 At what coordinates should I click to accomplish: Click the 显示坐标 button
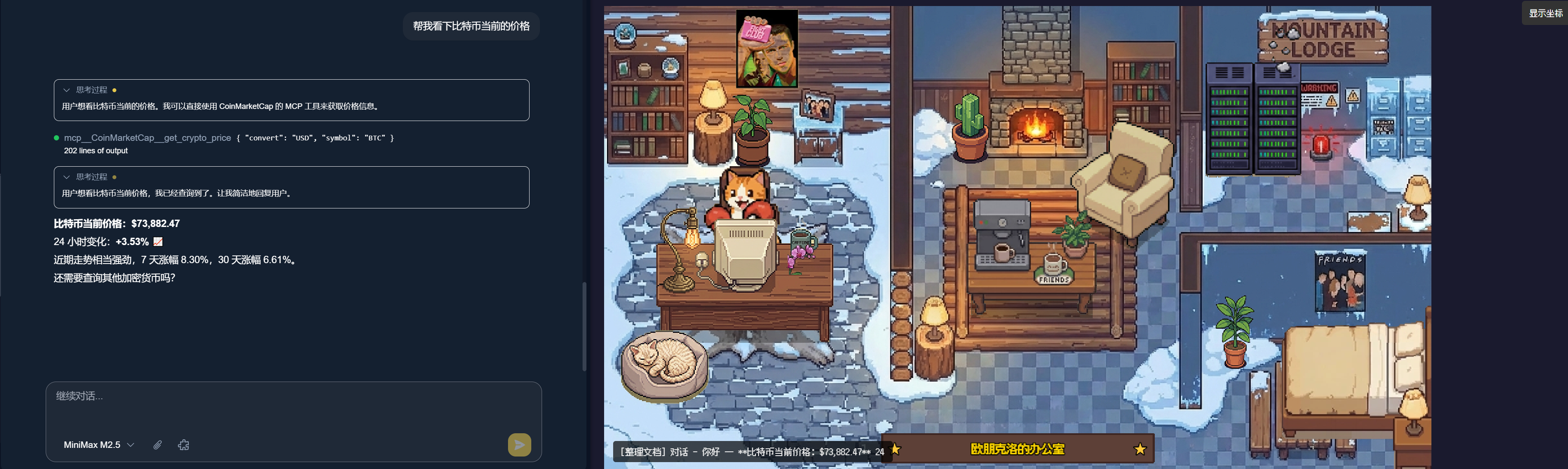(1545, 13)
